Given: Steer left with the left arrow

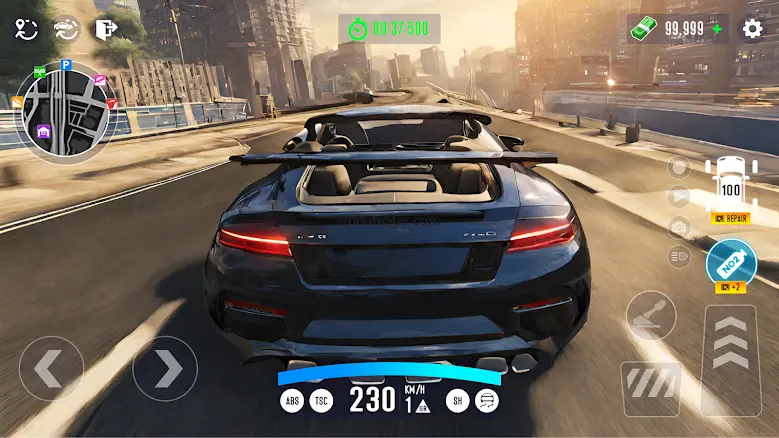Looking at the screenshot, I should (x=50, y=368).
